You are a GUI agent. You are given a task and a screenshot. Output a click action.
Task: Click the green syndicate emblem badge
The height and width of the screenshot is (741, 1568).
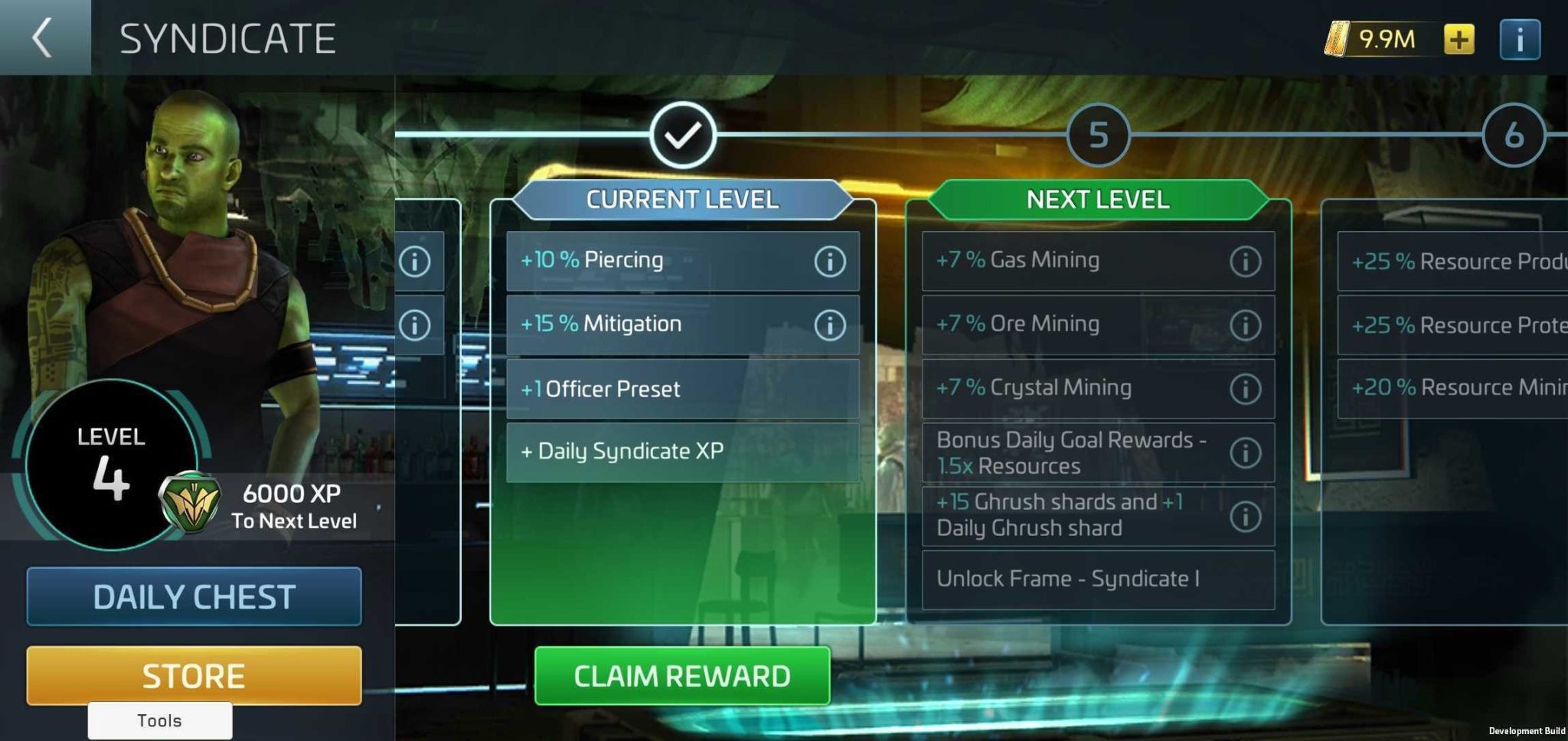click(190, 502)
